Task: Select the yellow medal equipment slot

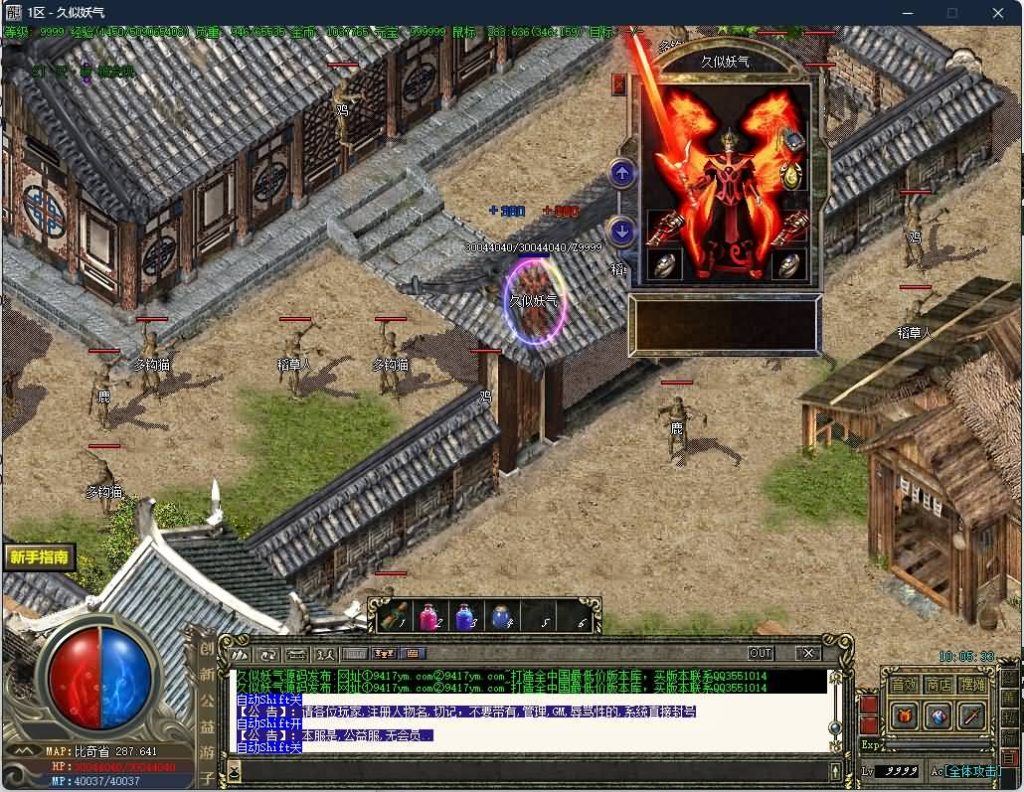Action: (792, 177)
